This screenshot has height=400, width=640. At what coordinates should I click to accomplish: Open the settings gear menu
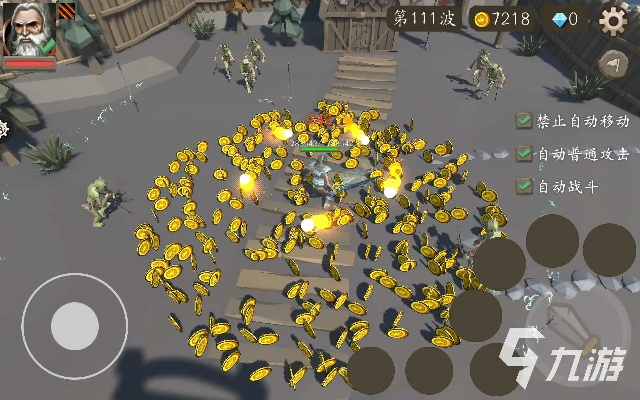(612, 19)
